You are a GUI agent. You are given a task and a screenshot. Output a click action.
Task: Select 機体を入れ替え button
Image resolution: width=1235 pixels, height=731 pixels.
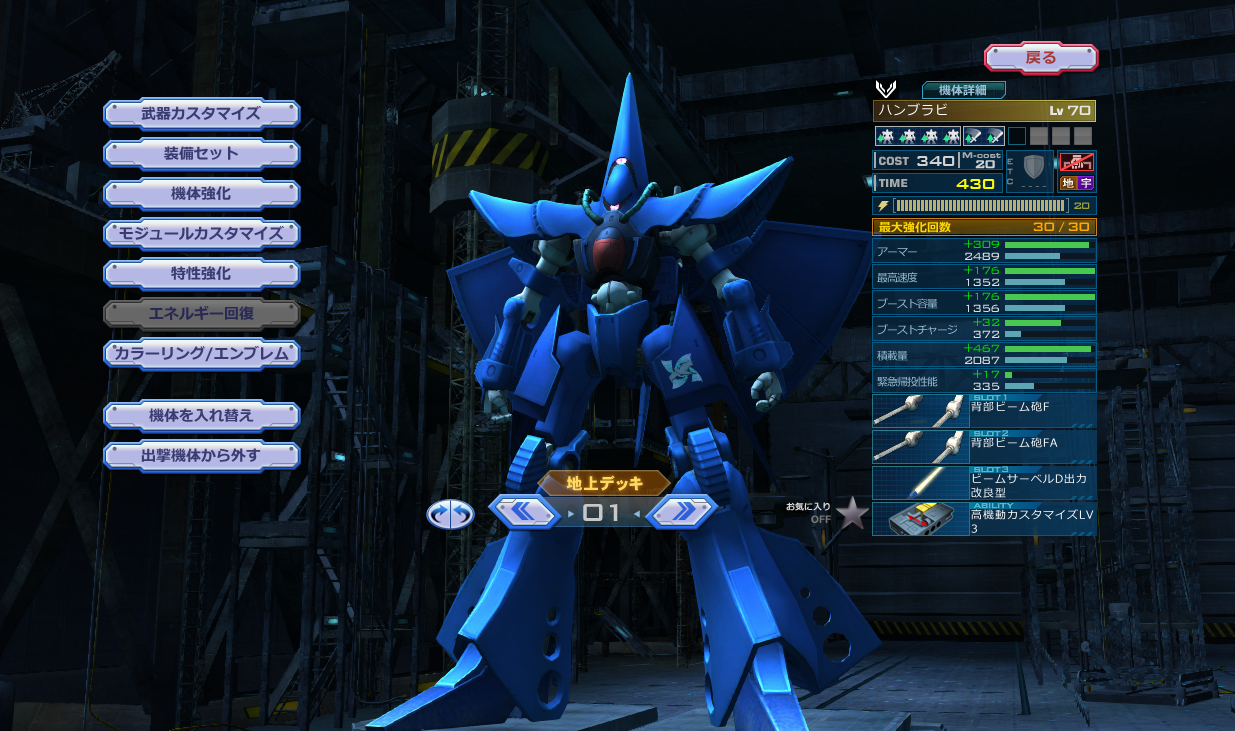point(201,415)
